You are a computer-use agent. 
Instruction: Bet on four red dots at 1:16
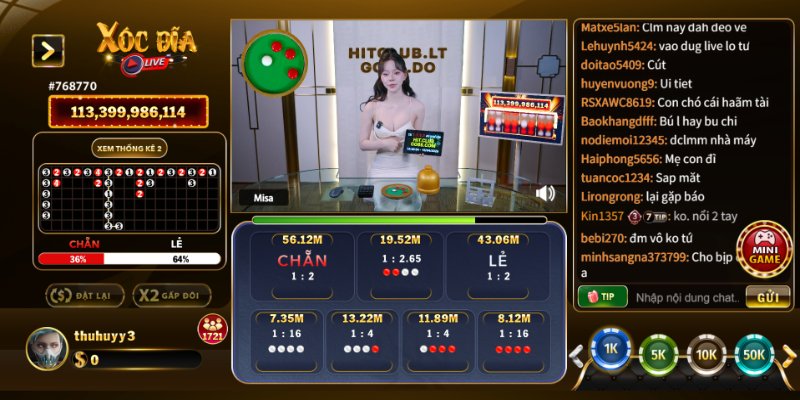click(x=511, y=339)
